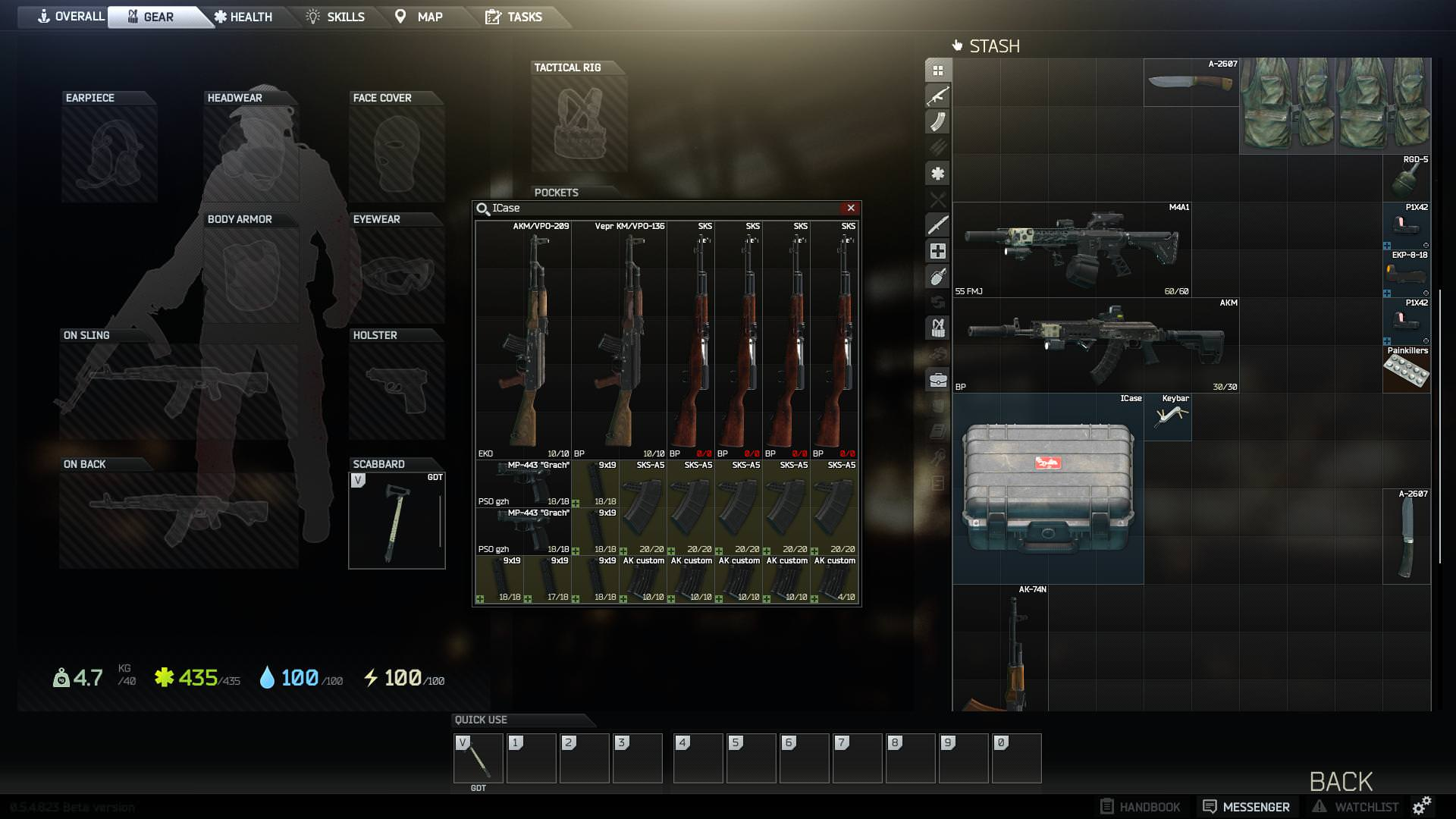Select the Keybar item in the stash
This screenshot has width=1456, height=819.
[x=1167, y=416]
